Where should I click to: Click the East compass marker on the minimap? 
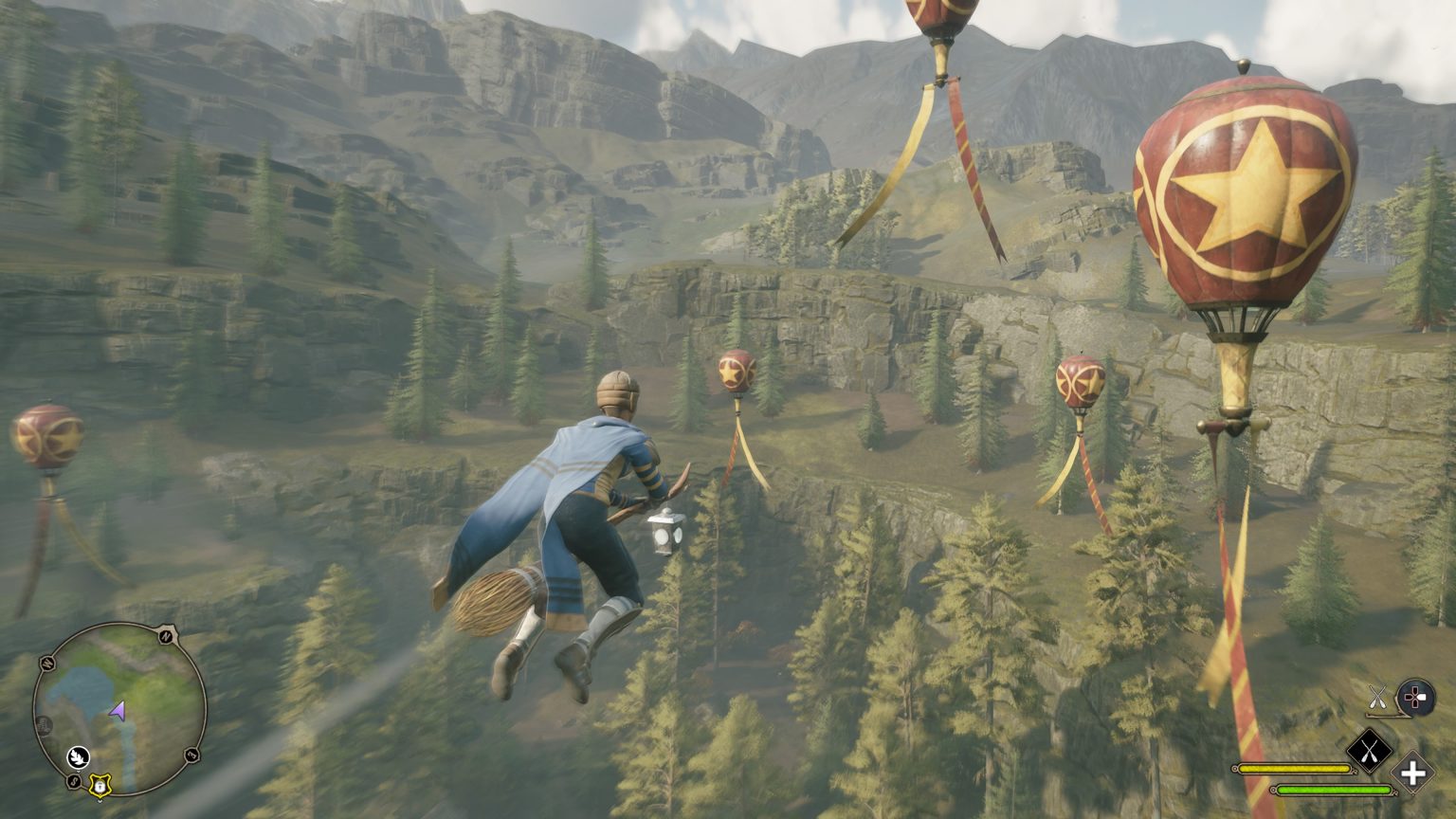[x=191, y=754]
